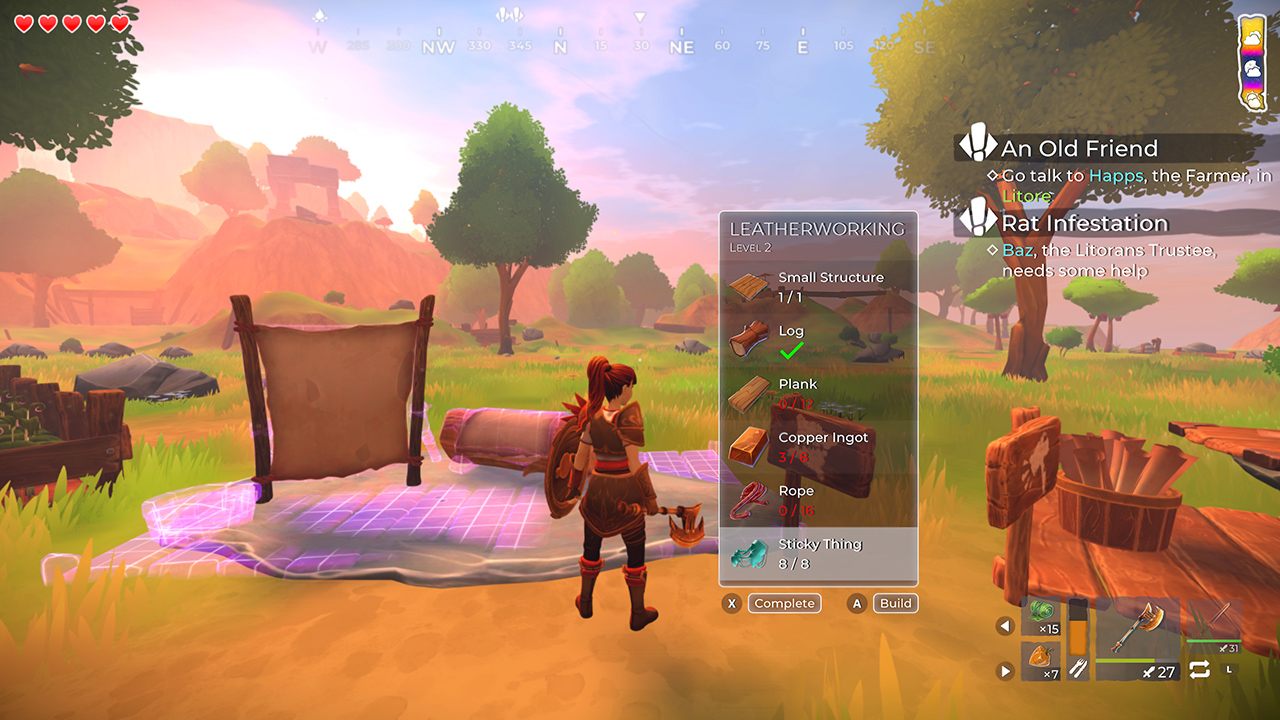Click the Complete button
Image resolution: width=1280 pixels, height=720 pixels.
click(785, 603)
